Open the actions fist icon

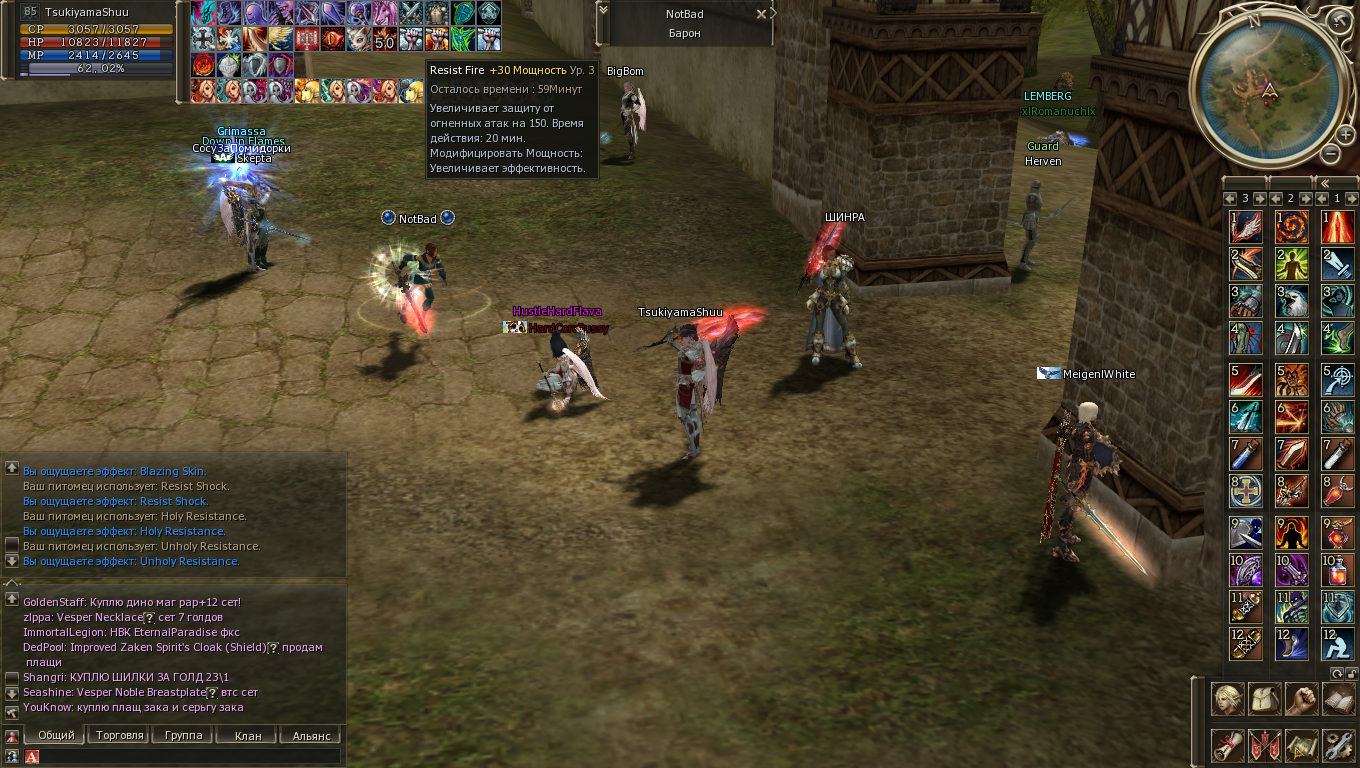point(1301,698)
